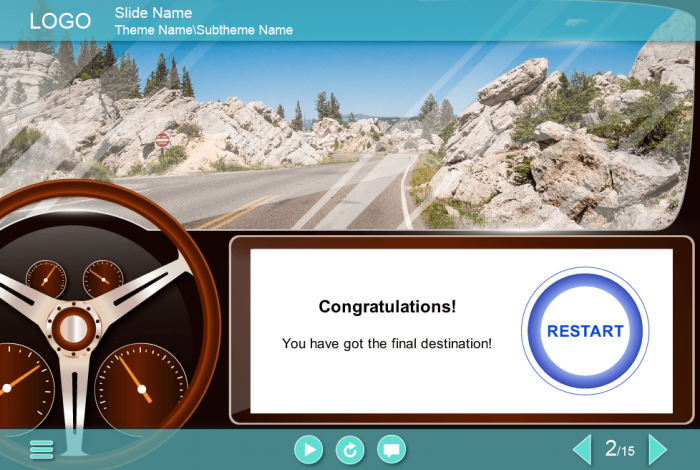Open the hamburger menu icon
This screenshot has width=700, height=470.
click(42, 450)
